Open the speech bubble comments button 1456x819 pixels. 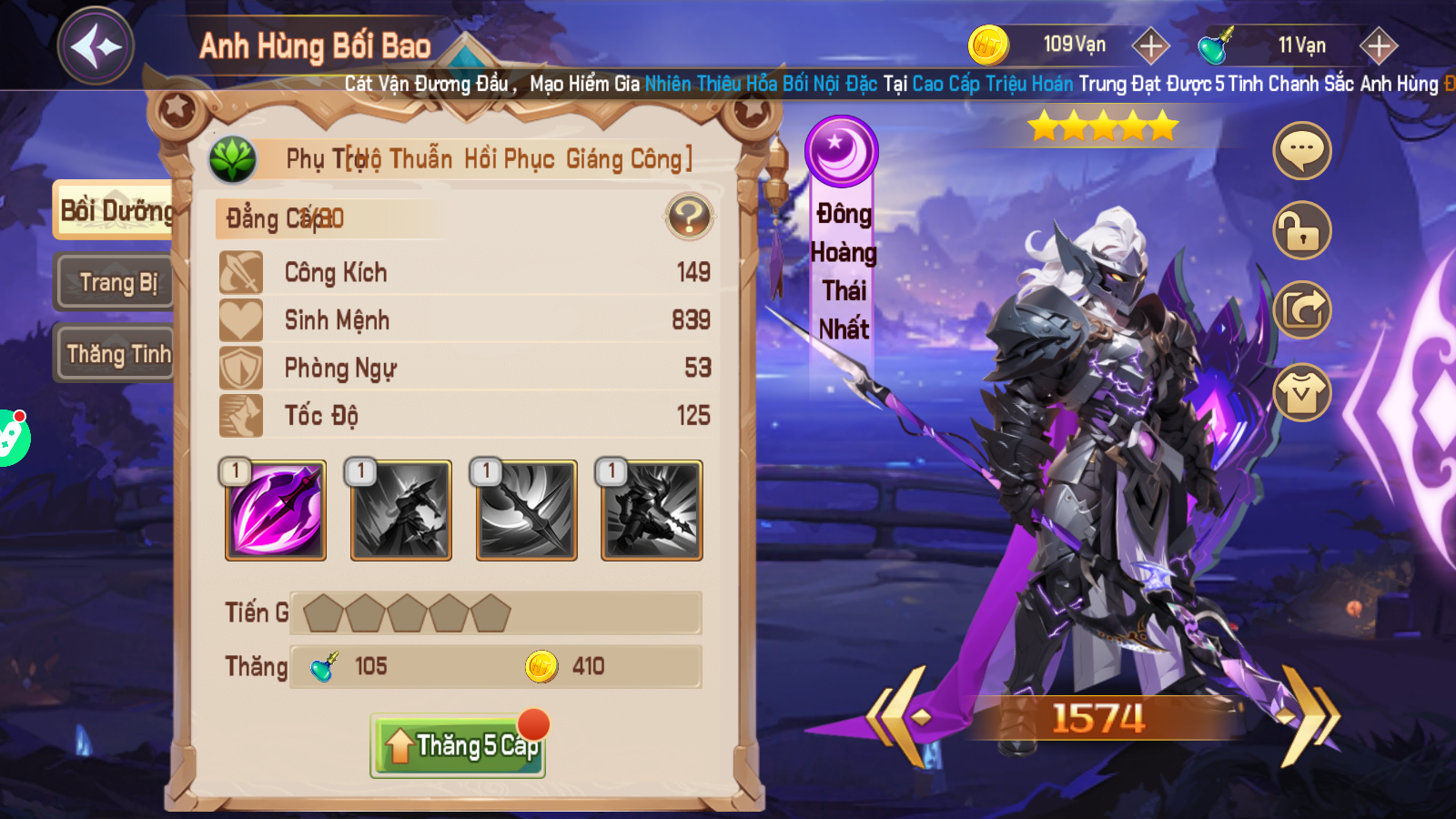click(x=1301, y=150)
